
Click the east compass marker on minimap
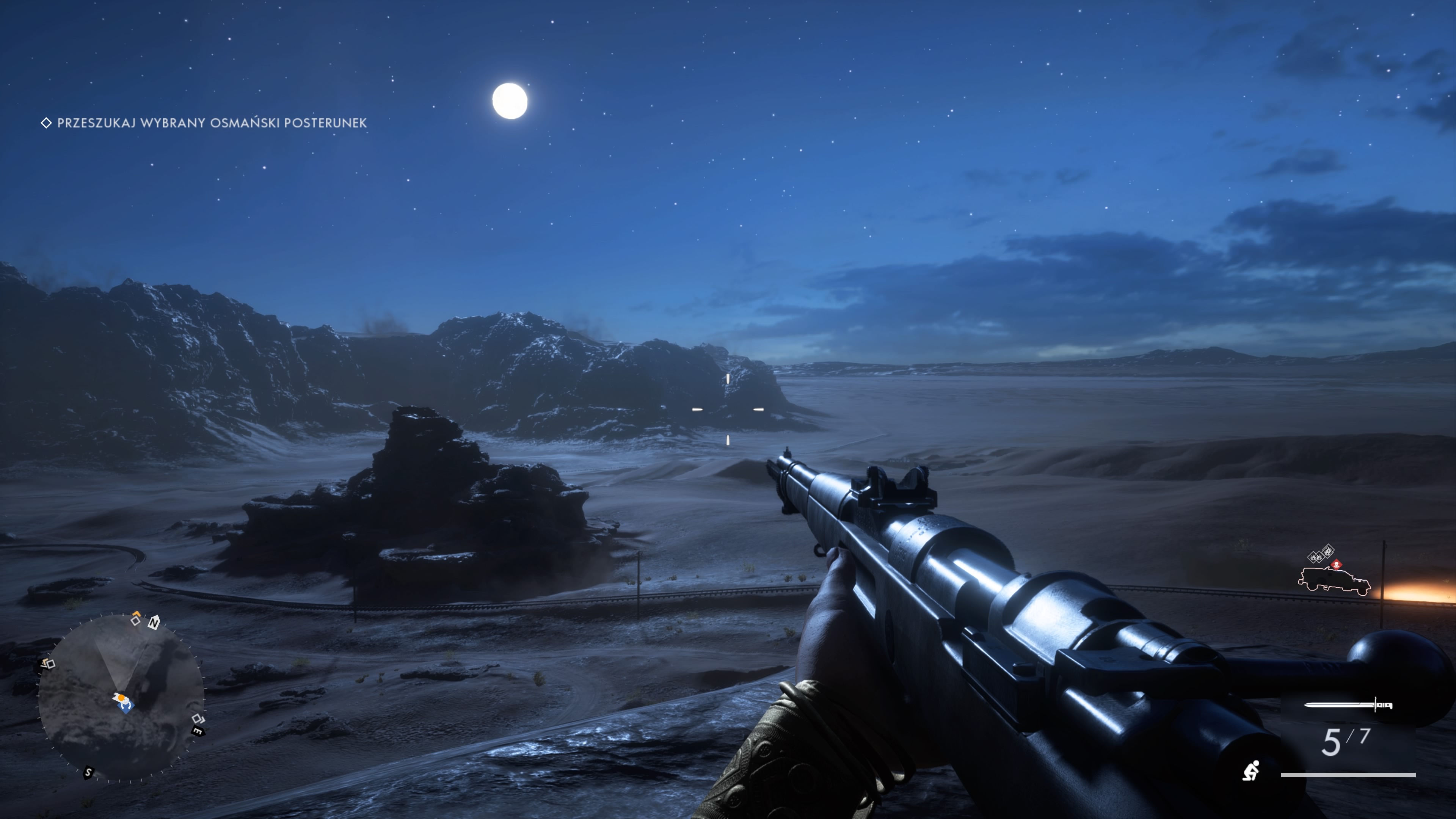click(x=197, y=731)
